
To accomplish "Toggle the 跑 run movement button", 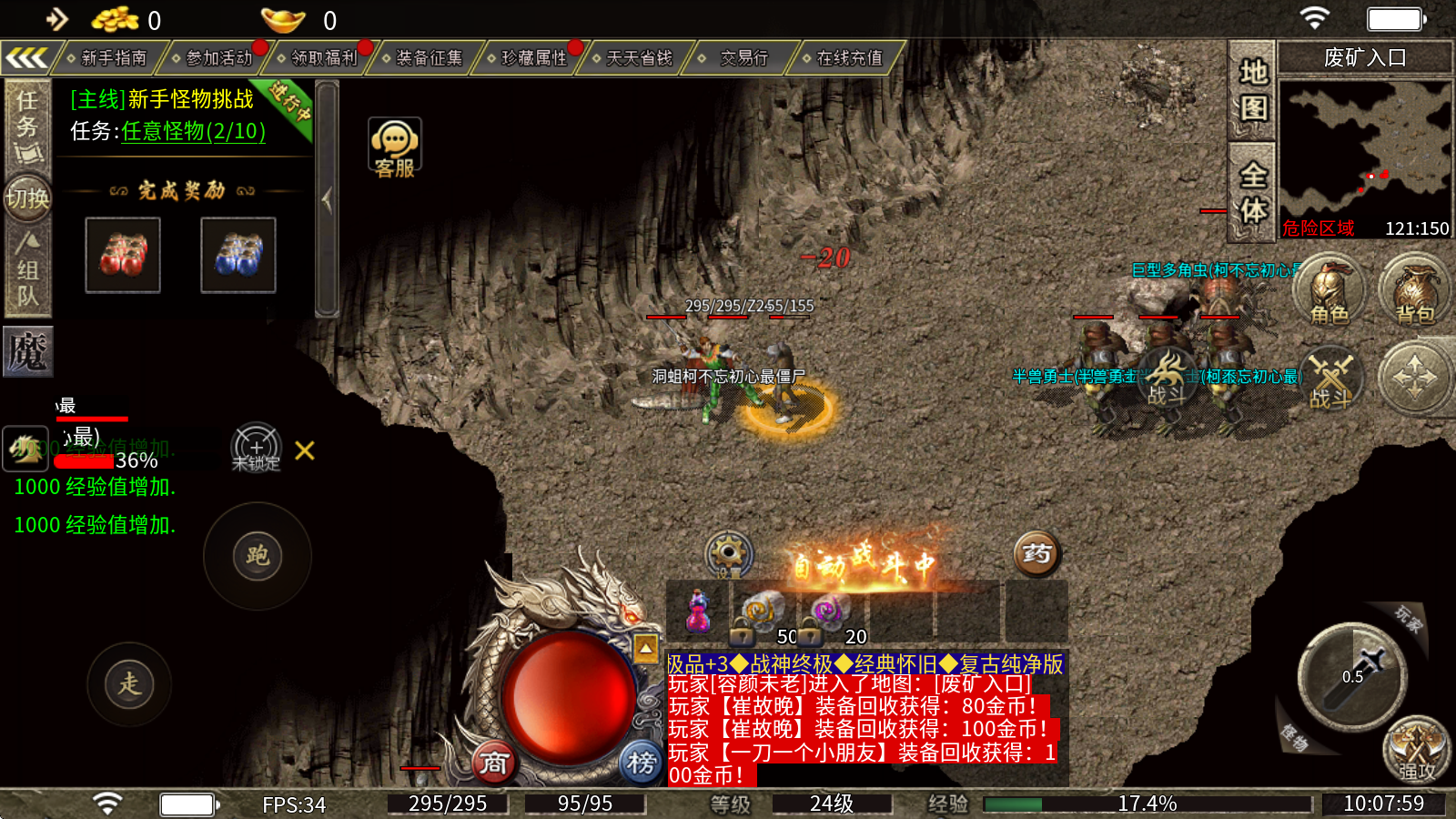I will click(x=258, y=555).
